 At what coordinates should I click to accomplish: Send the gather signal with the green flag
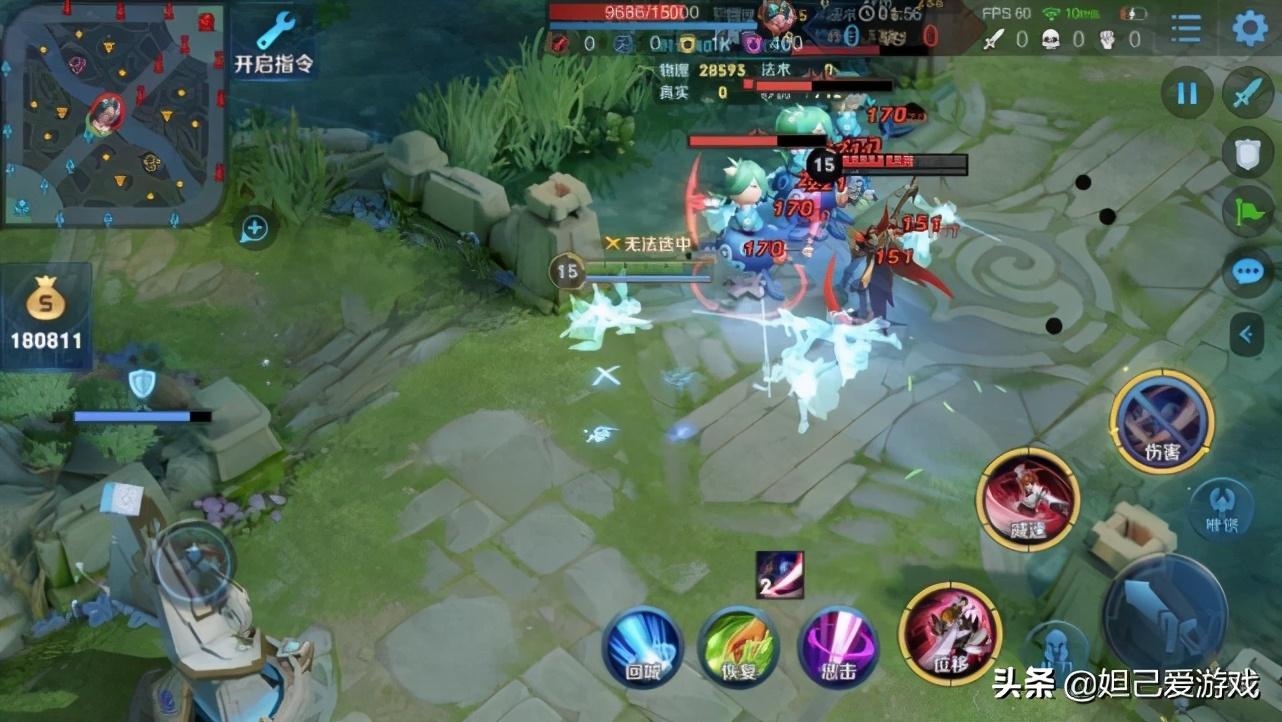tap(1247, 211)
